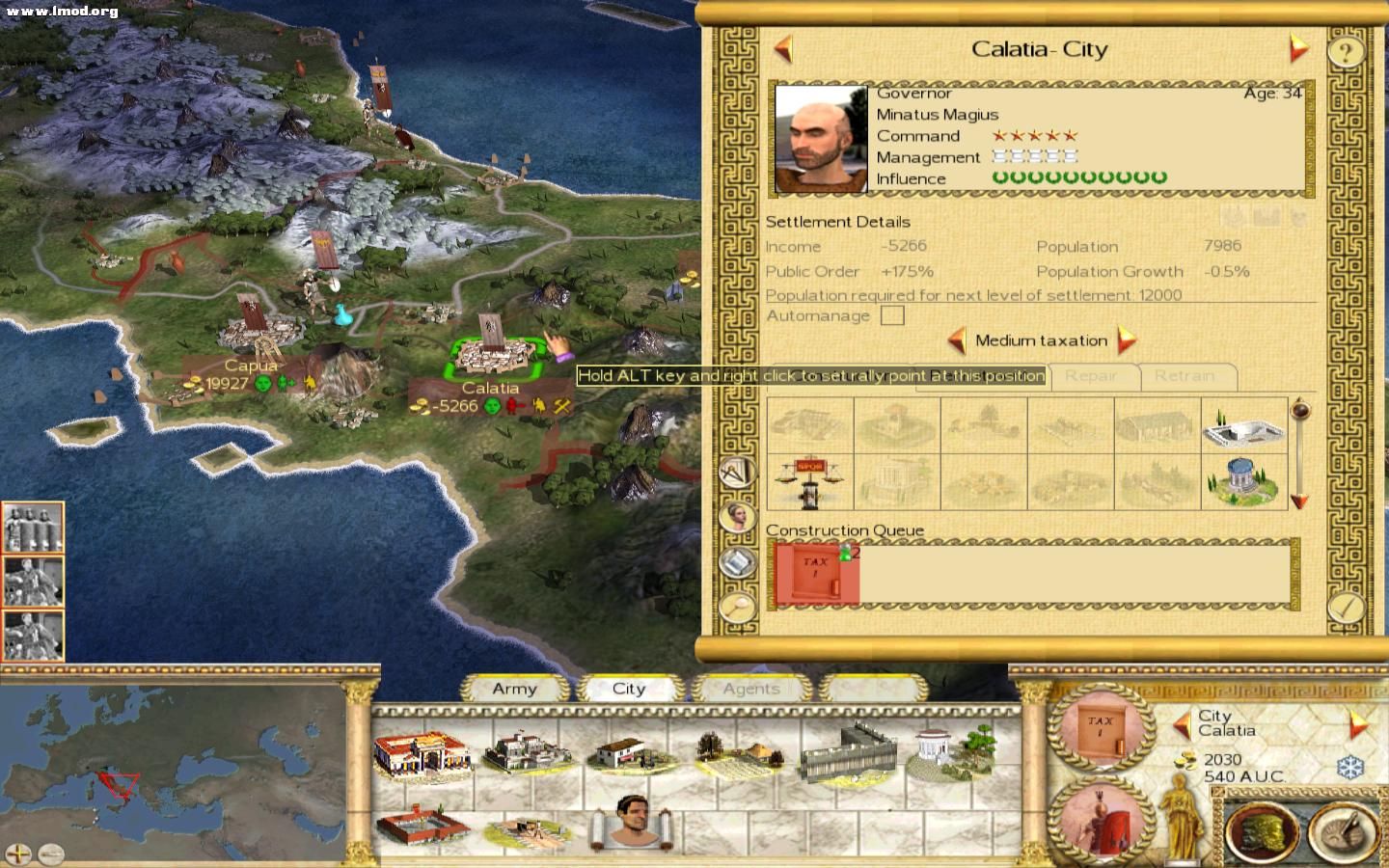1389x868 pixels.
Task: Raise taxation with the right tax arrow
Action: click(1126, 340)
